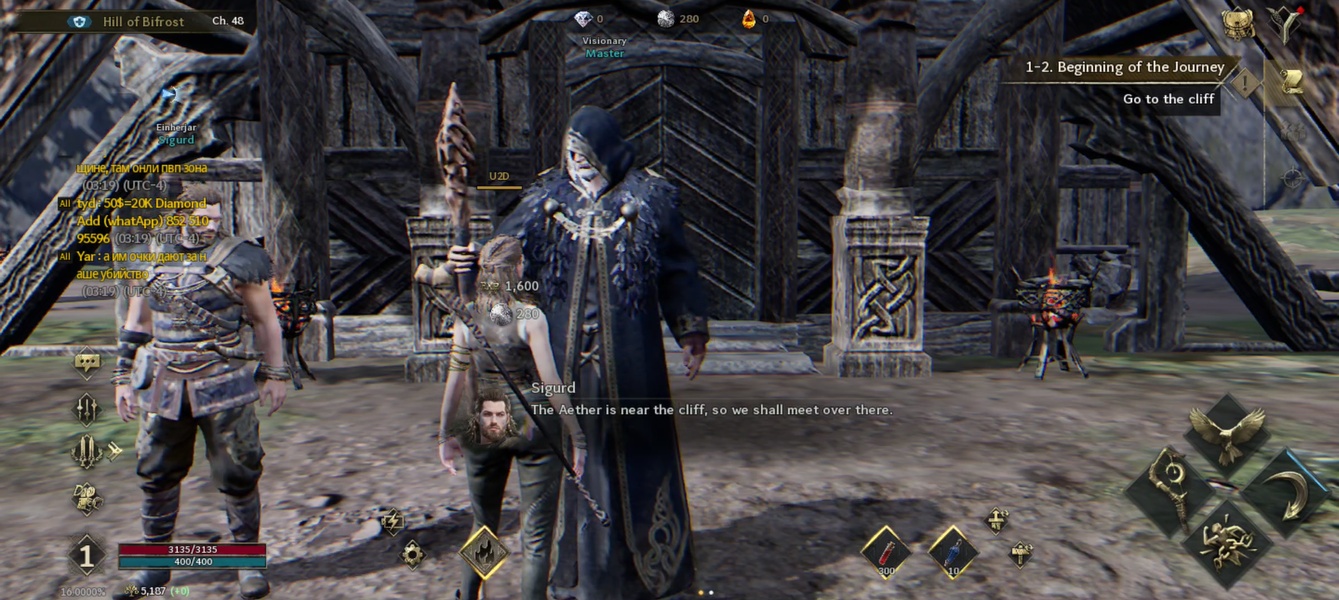The width and height of the screenshot is (1339, 600).
Task: Toggle the golden flame auto-battle button
Action: coord(484,552)
